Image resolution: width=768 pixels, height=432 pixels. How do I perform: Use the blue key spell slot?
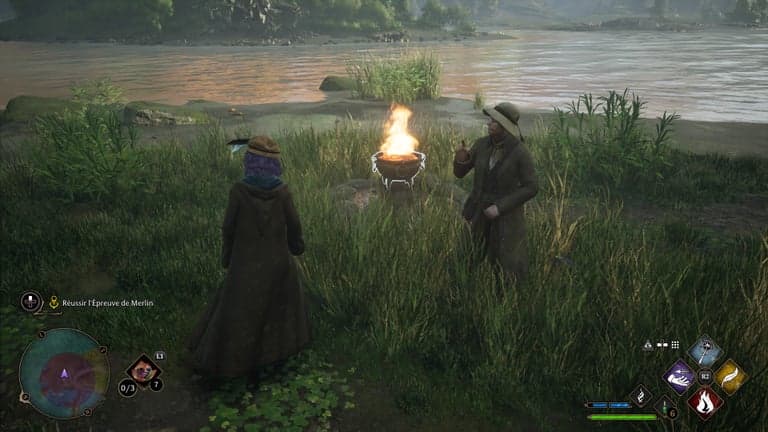[x=705, y=352]
